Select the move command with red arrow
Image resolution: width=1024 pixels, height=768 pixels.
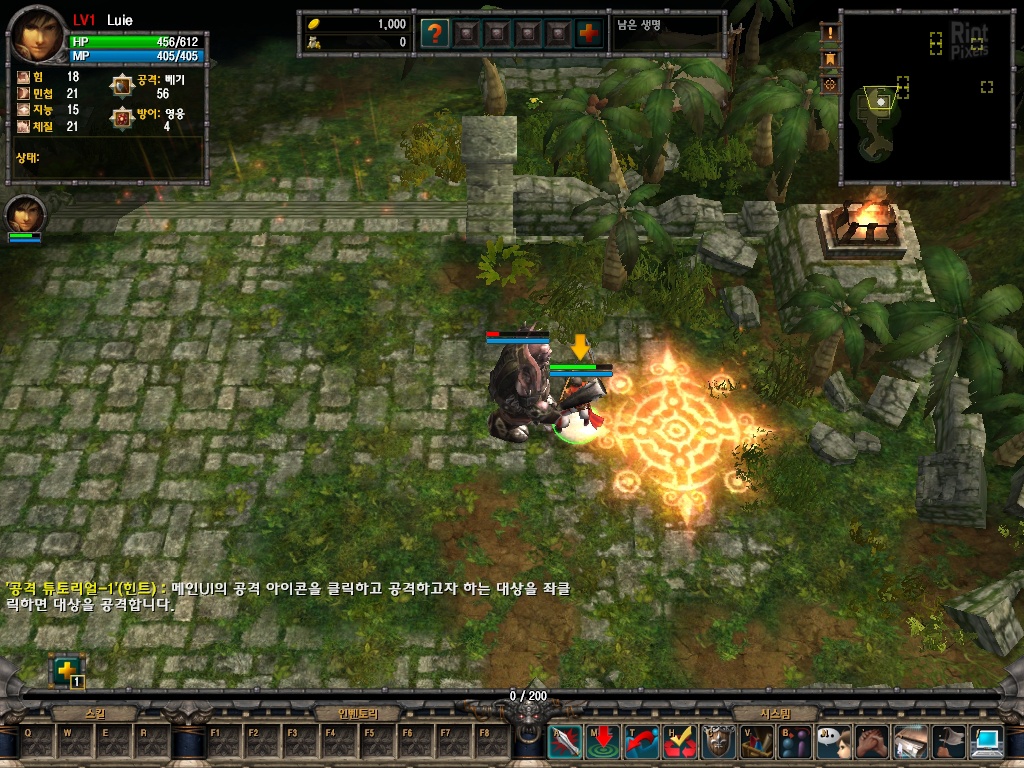[x=603, y=742]
